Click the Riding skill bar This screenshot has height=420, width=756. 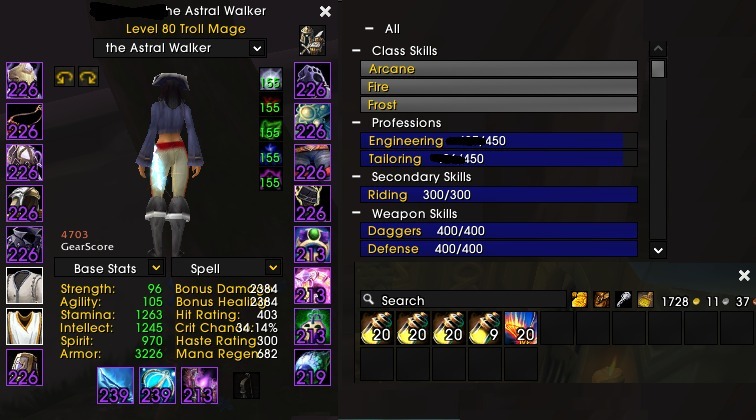pyautogui.click(x=498, y=195)
